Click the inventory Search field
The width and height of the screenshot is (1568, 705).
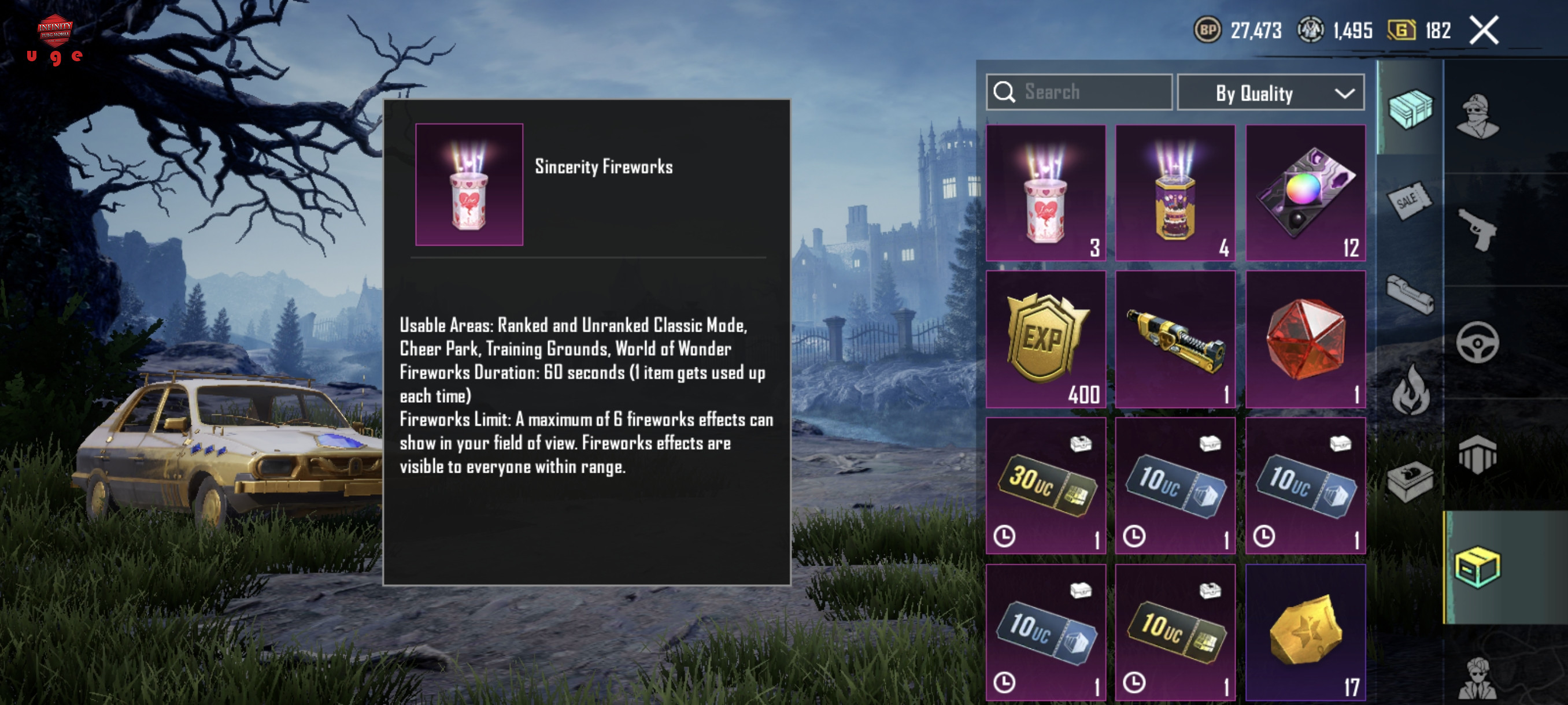click(x=1080, y=92)
